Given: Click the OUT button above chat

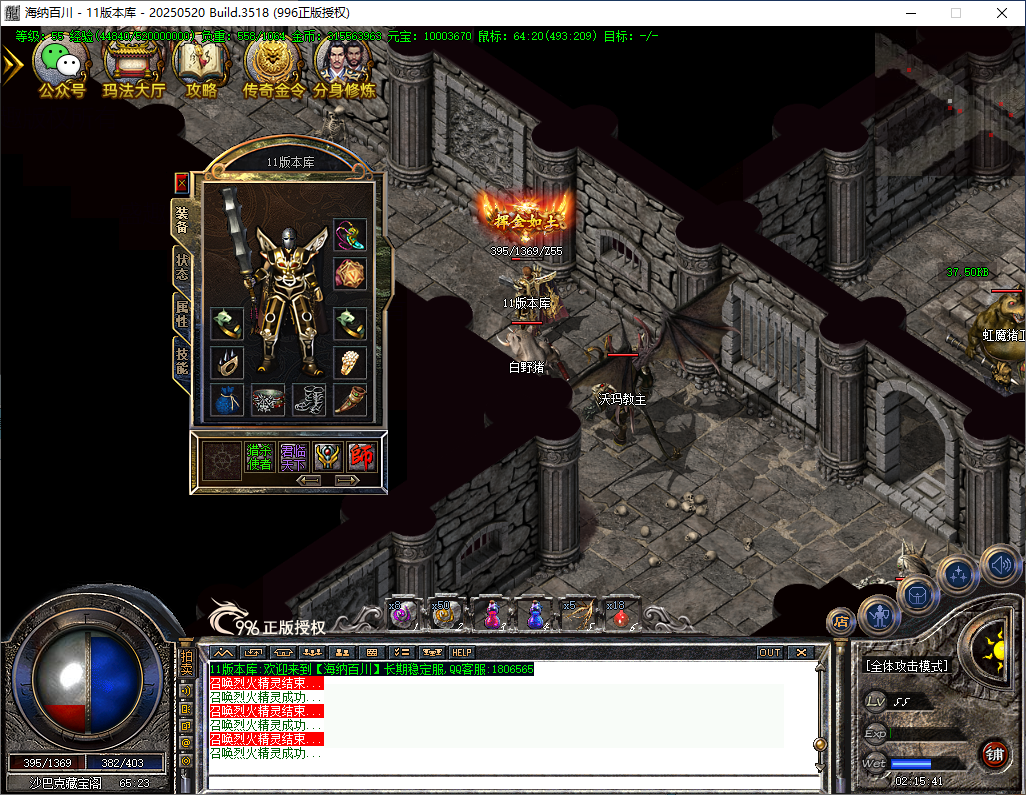Looking at the screenshot, I should pyautogui.click(x=769, y=652).
